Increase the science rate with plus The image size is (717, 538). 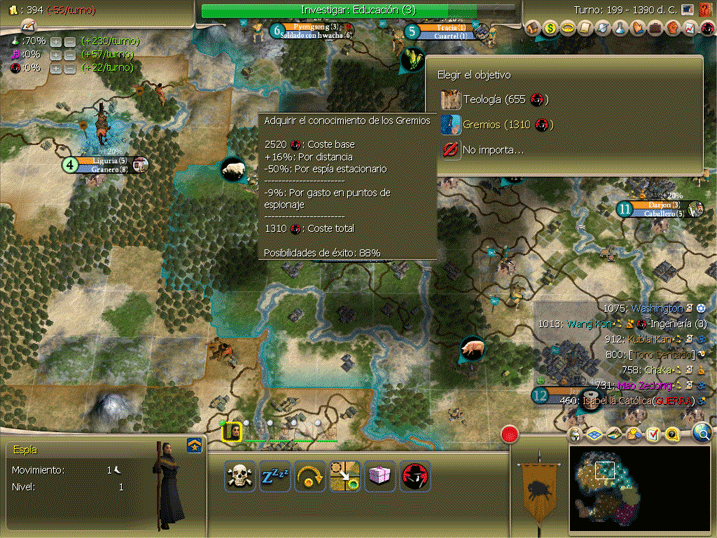(56, 41)
